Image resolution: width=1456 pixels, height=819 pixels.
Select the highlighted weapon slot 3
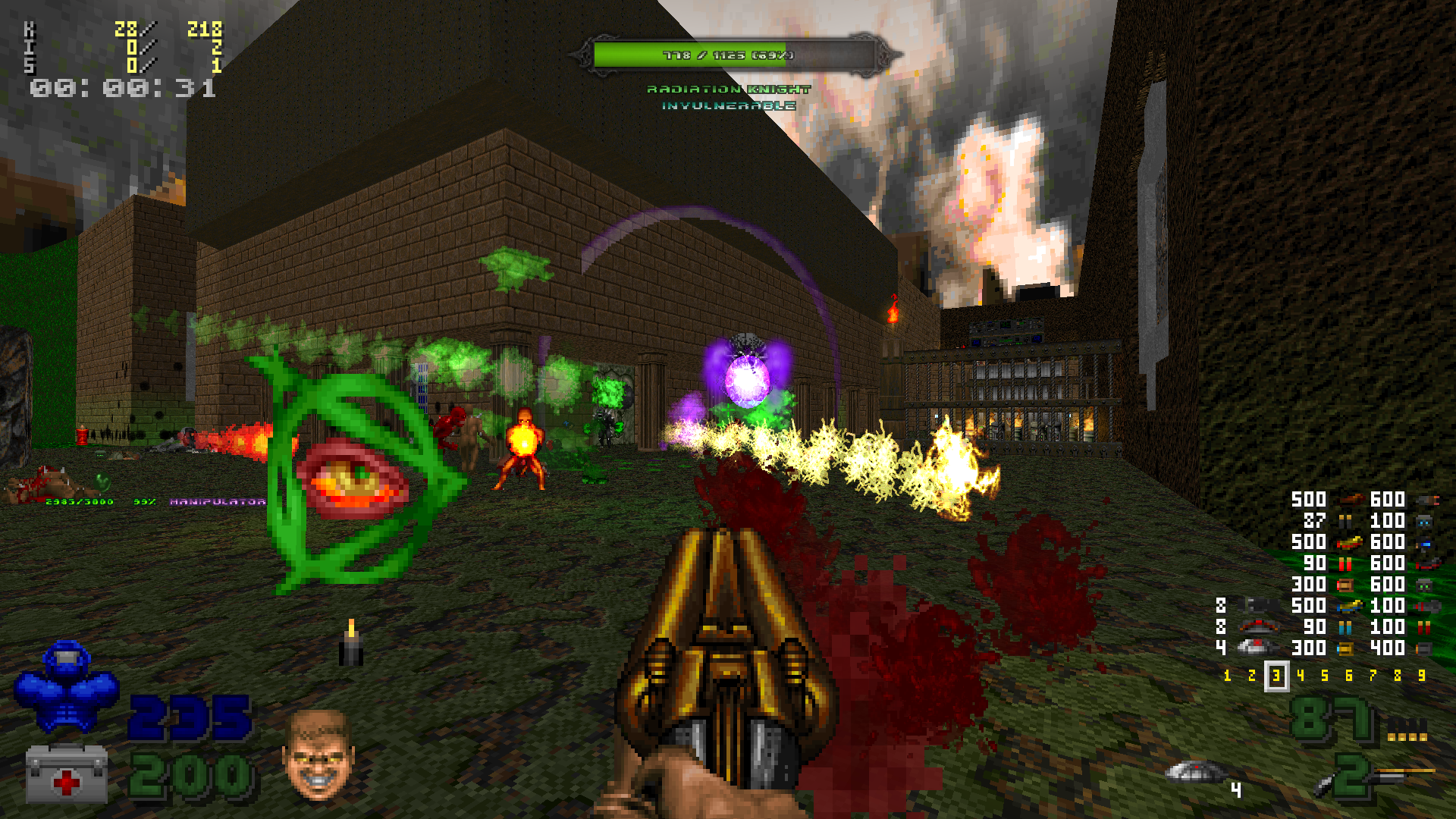1276,675
